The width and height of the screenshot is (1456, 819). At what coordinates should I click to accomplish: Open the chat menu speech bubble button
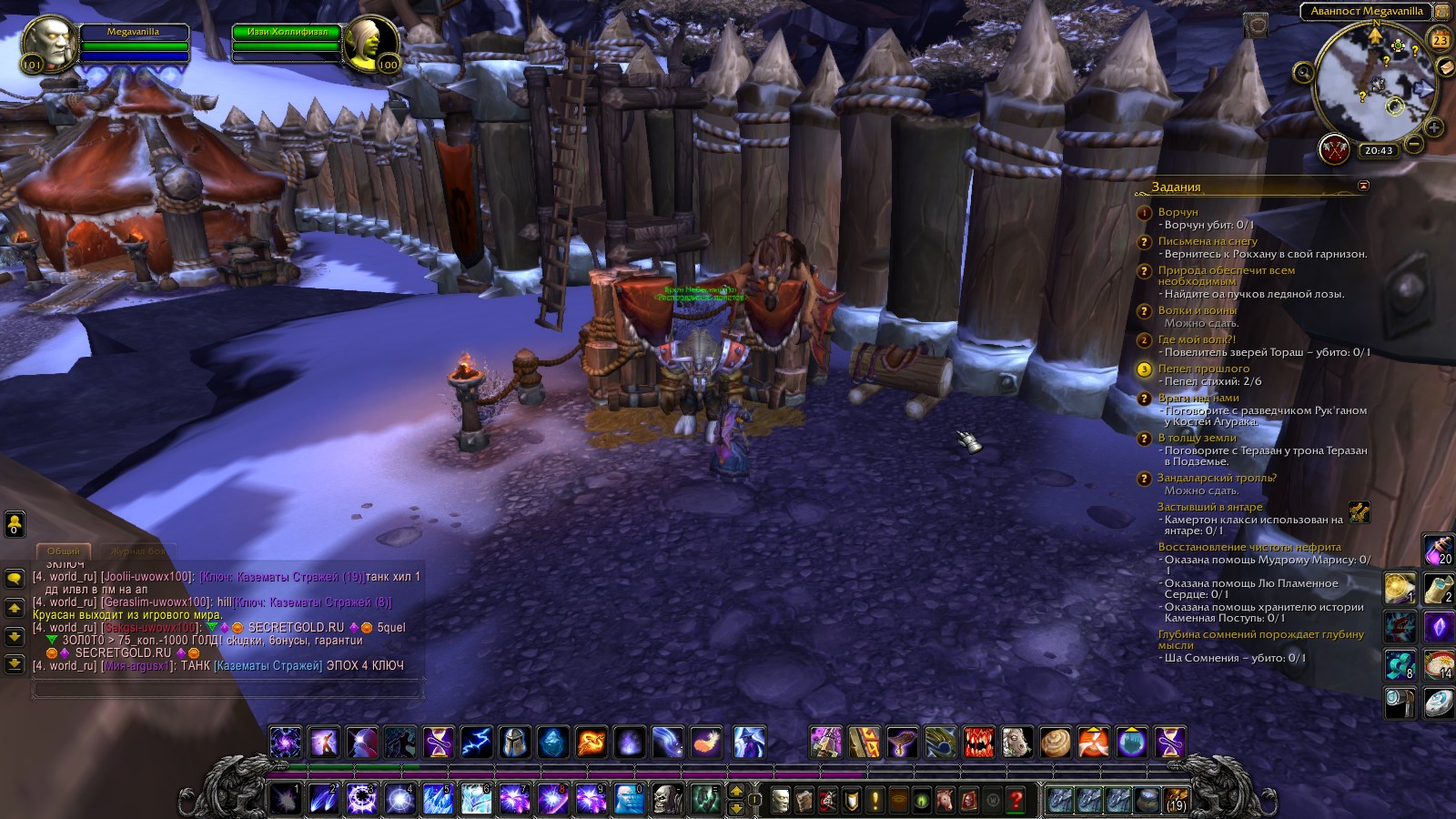15,579
